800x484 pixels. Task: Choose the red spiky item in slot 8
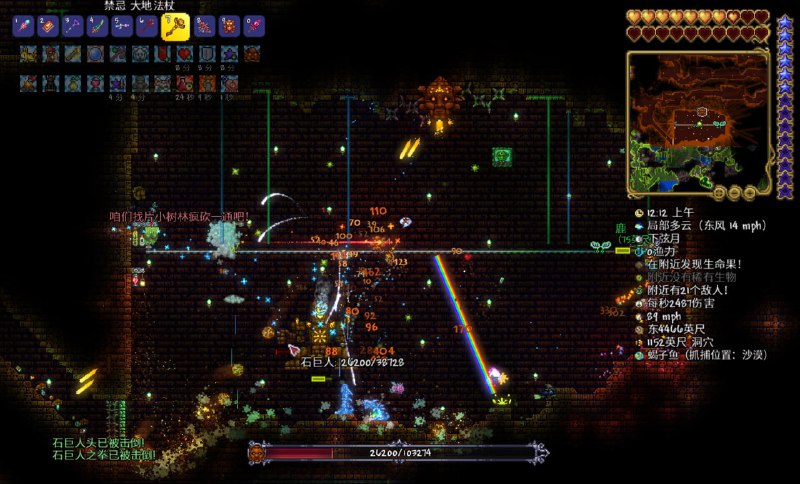click(x=204, y=26)
